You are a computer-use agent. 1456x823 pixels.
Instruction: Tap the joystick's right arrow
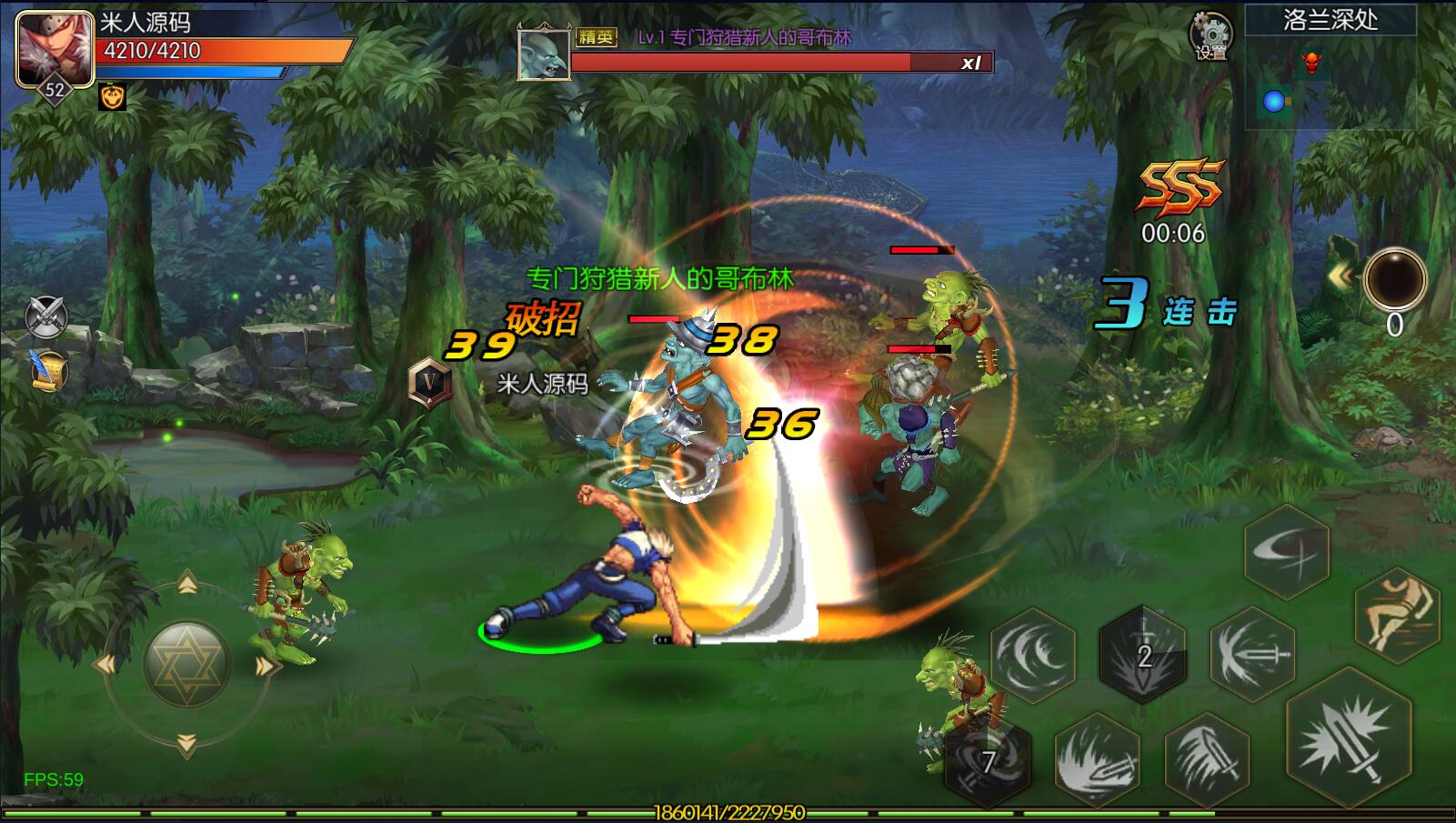tap(266, 667)
